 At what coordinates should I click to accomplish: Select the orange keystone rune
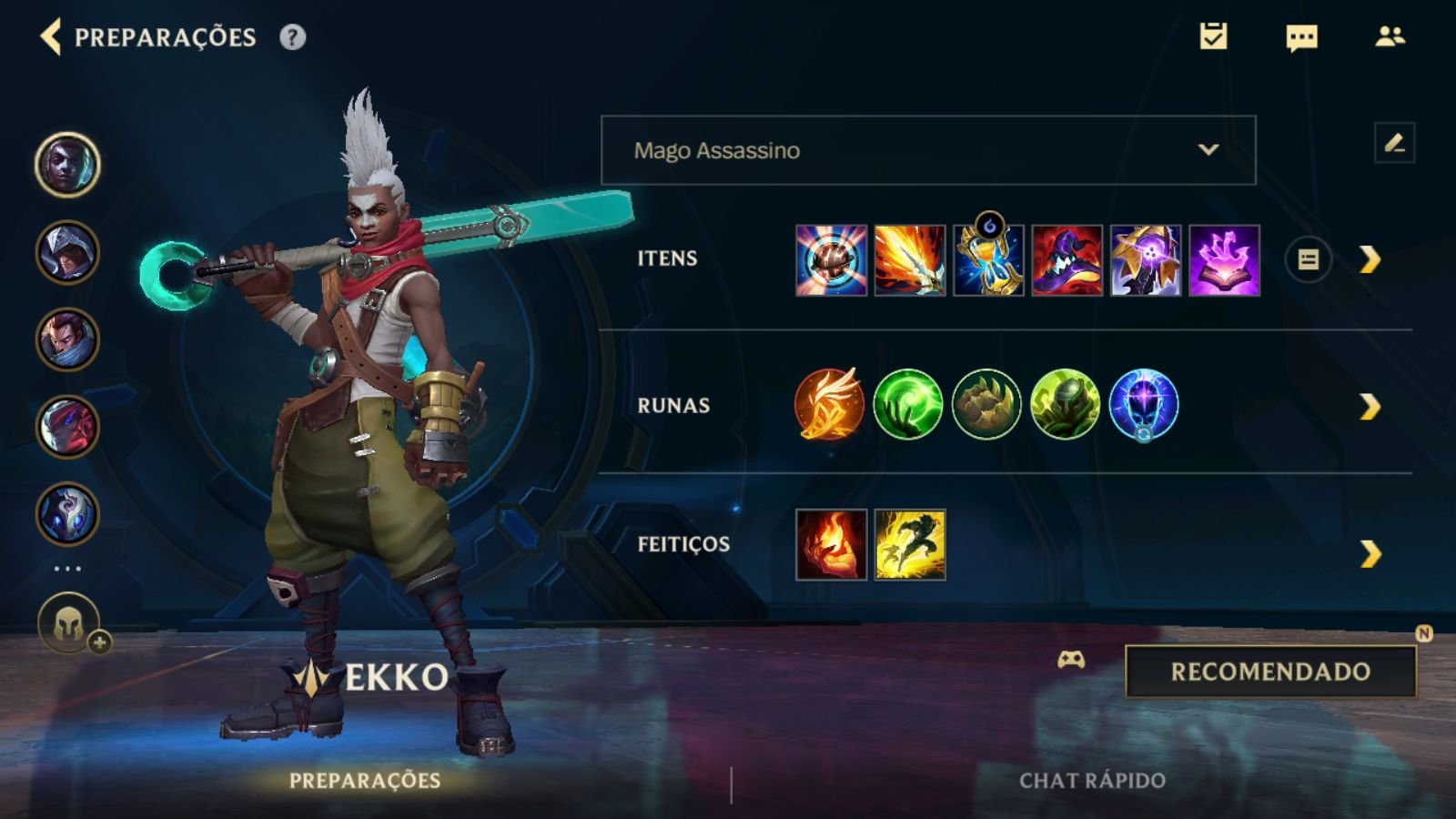pyautogui.click(x=829, y=405)
